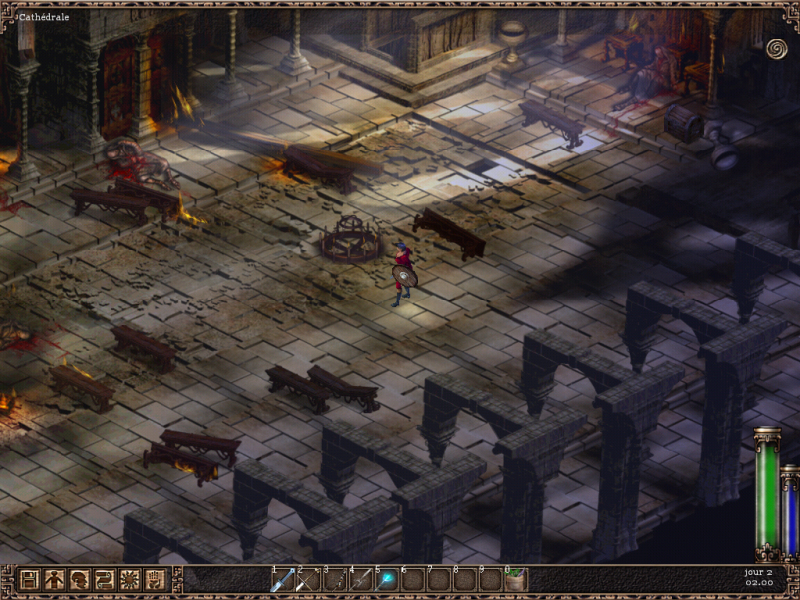This screenshot has width=800, height=600.
Task: Click the spiral icon in the top corner
Action: coord(776,48)
